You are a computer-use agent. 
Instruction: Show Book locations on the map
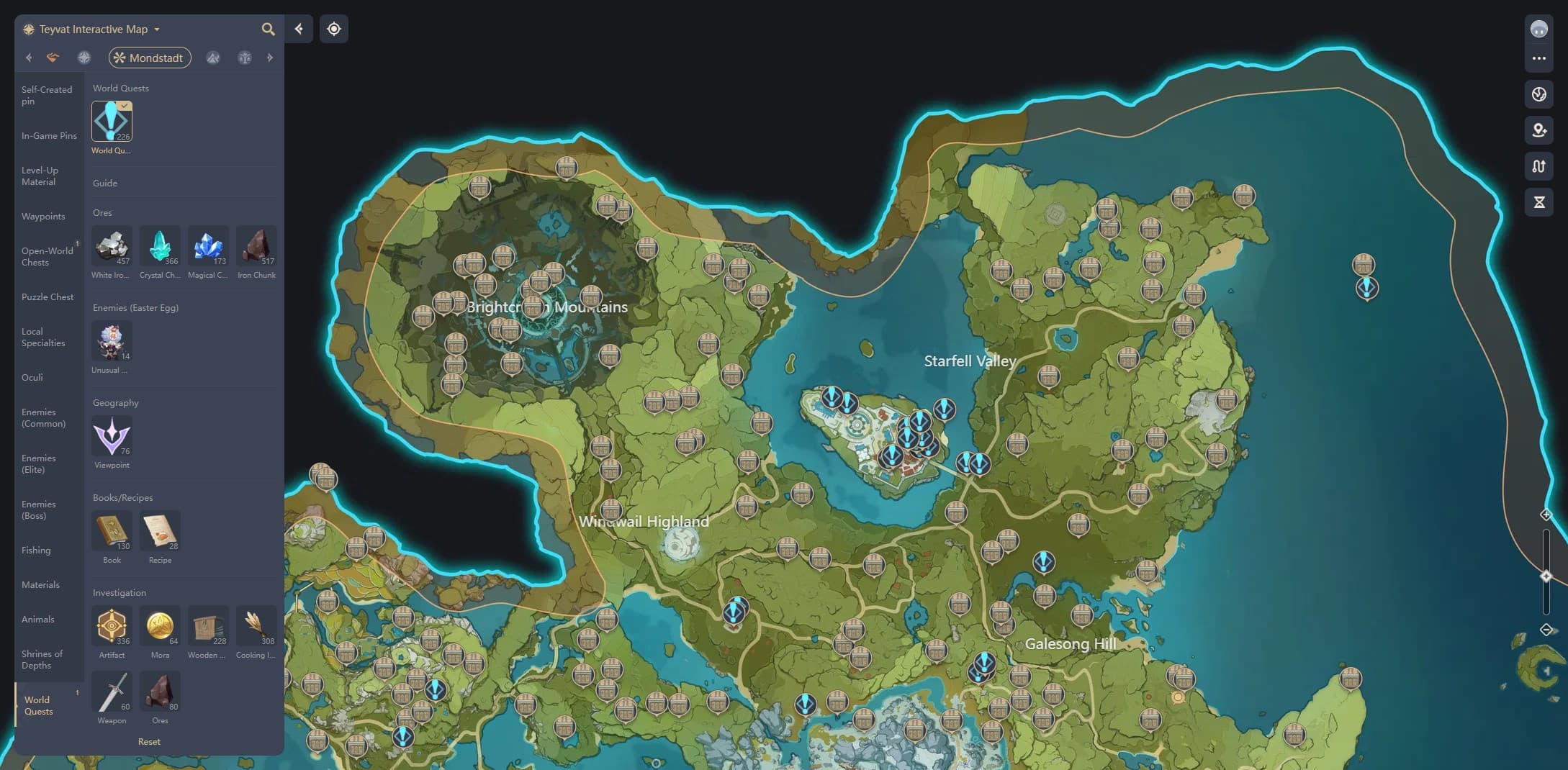tap(112, 531)
